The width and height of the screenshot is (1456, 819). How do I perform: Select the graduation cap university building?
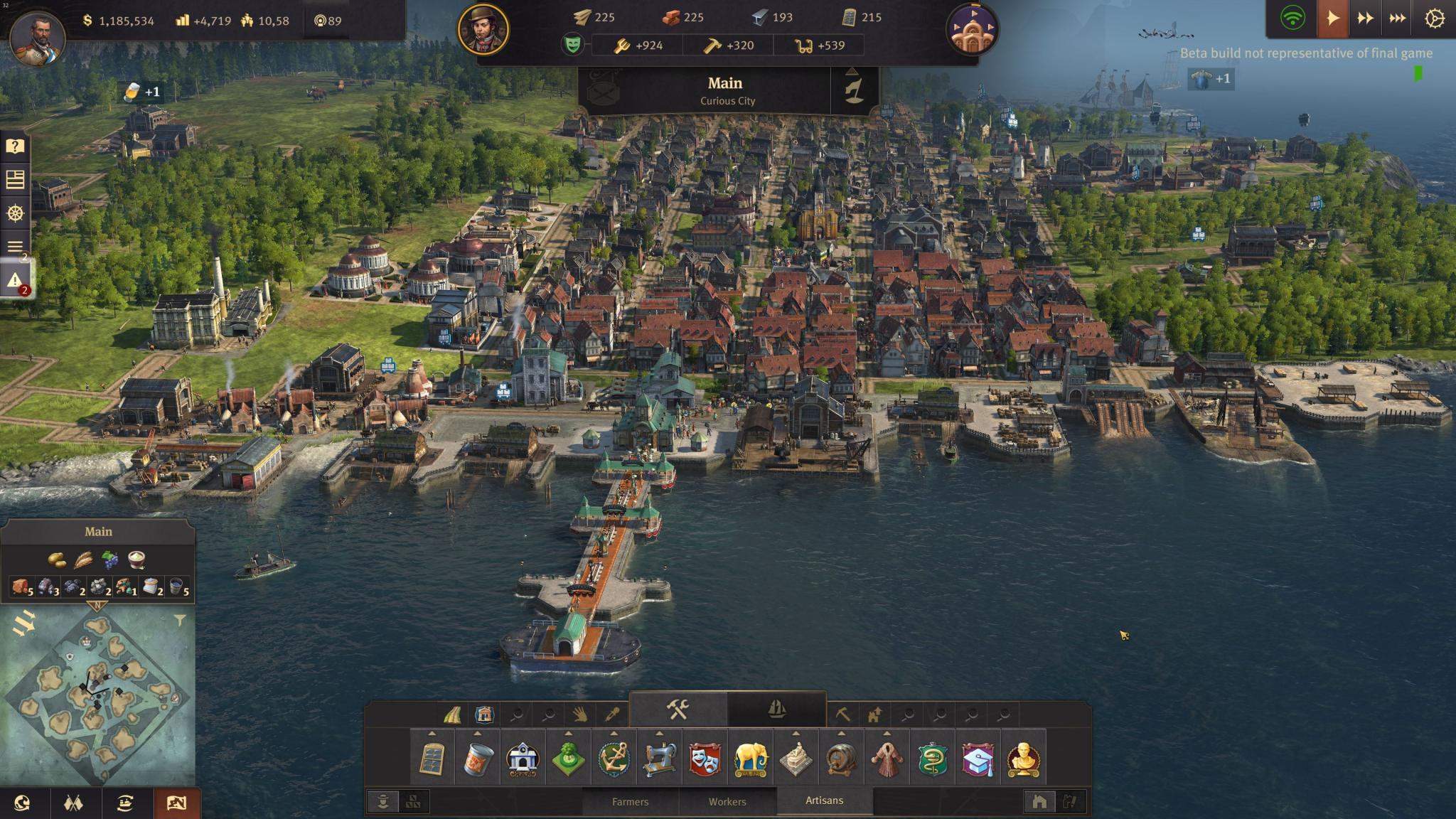[978, 759]
